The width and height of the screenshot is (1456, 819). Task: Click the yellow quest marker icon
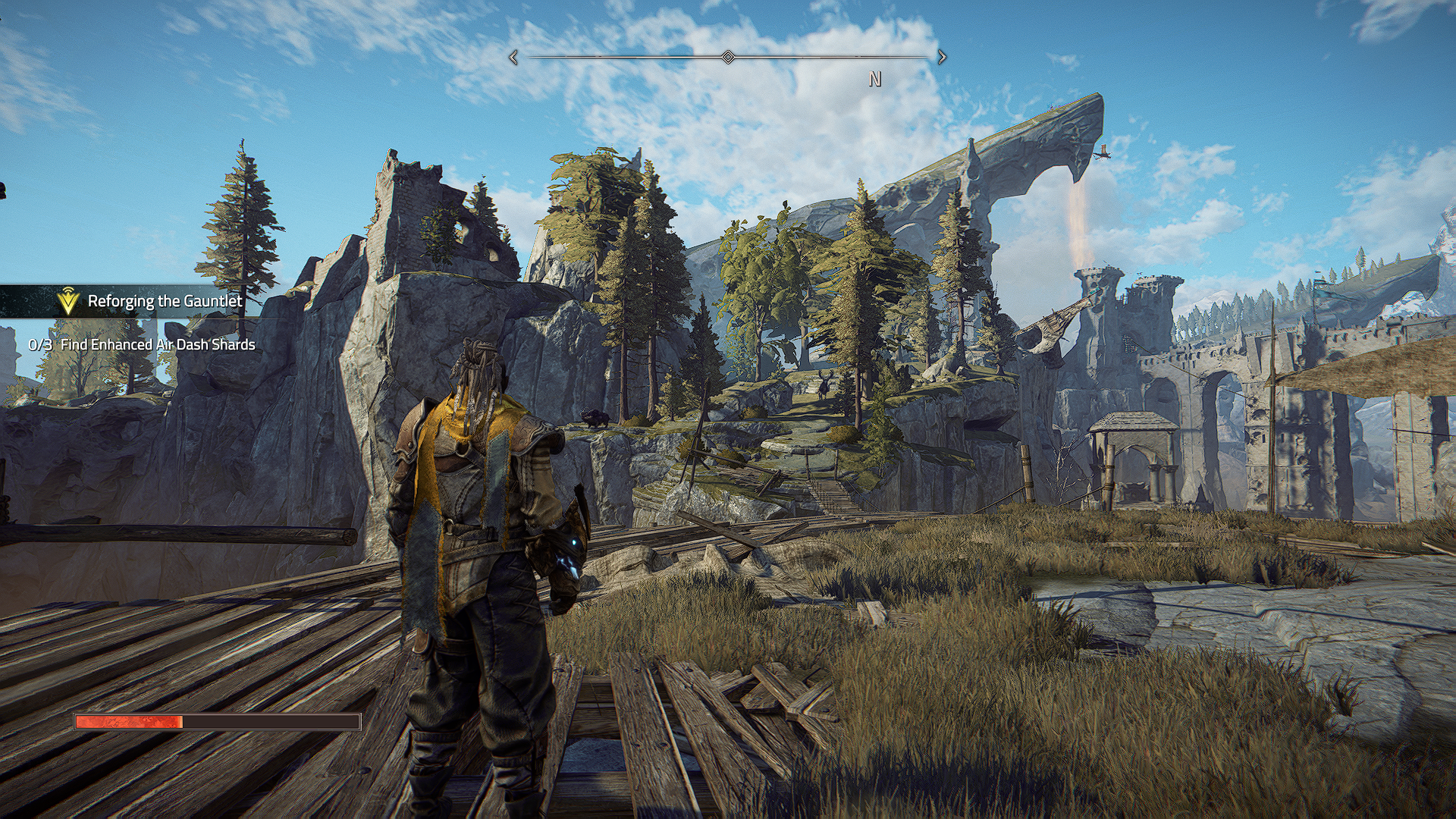[68, 301]
